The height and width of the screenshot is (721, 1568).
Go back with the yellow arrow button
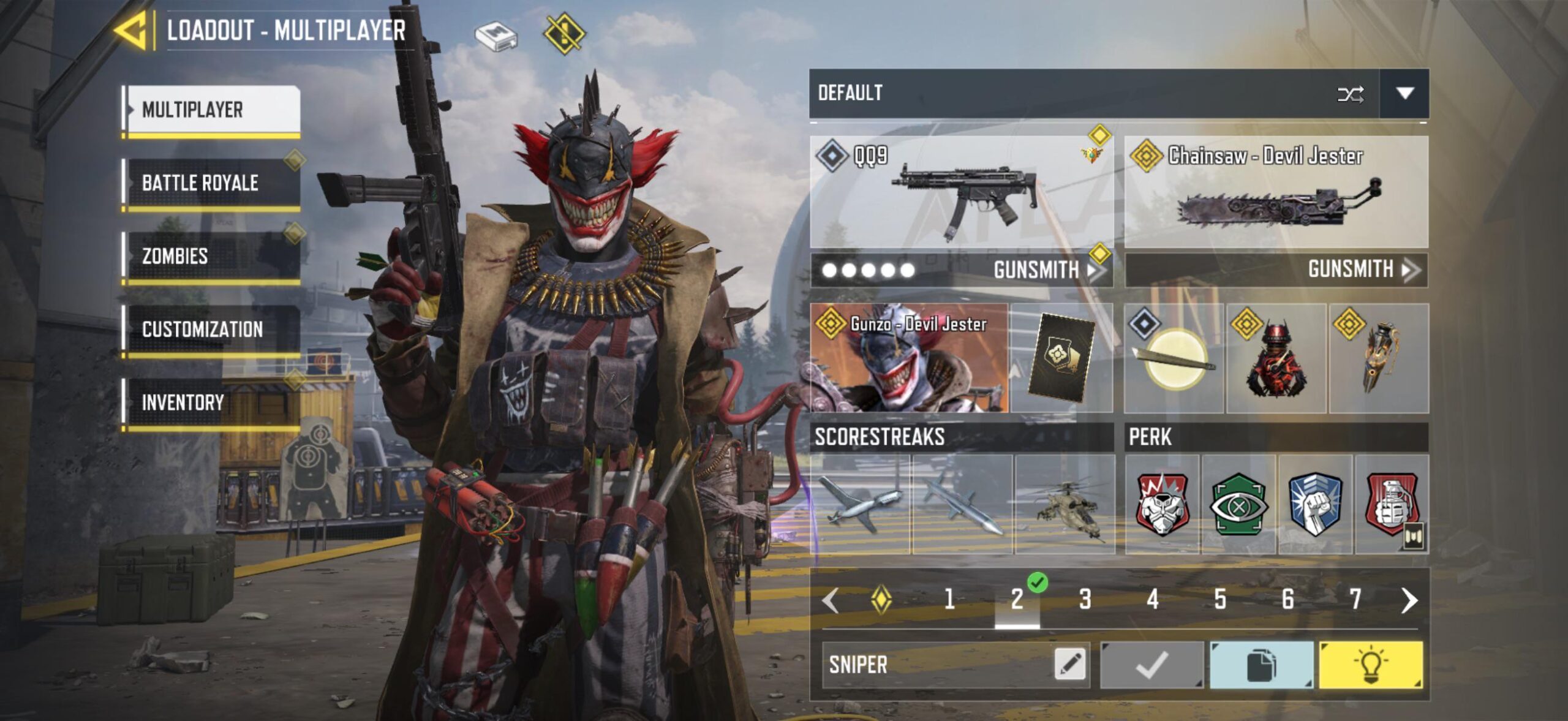coord(131,29)
